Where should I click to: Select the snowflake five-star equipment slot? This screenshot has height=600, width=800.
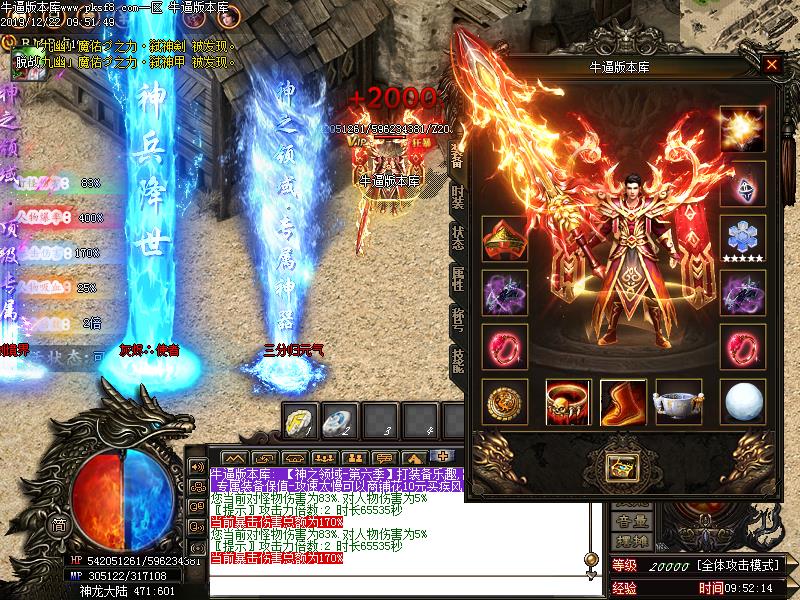click(x=742, y=238)
